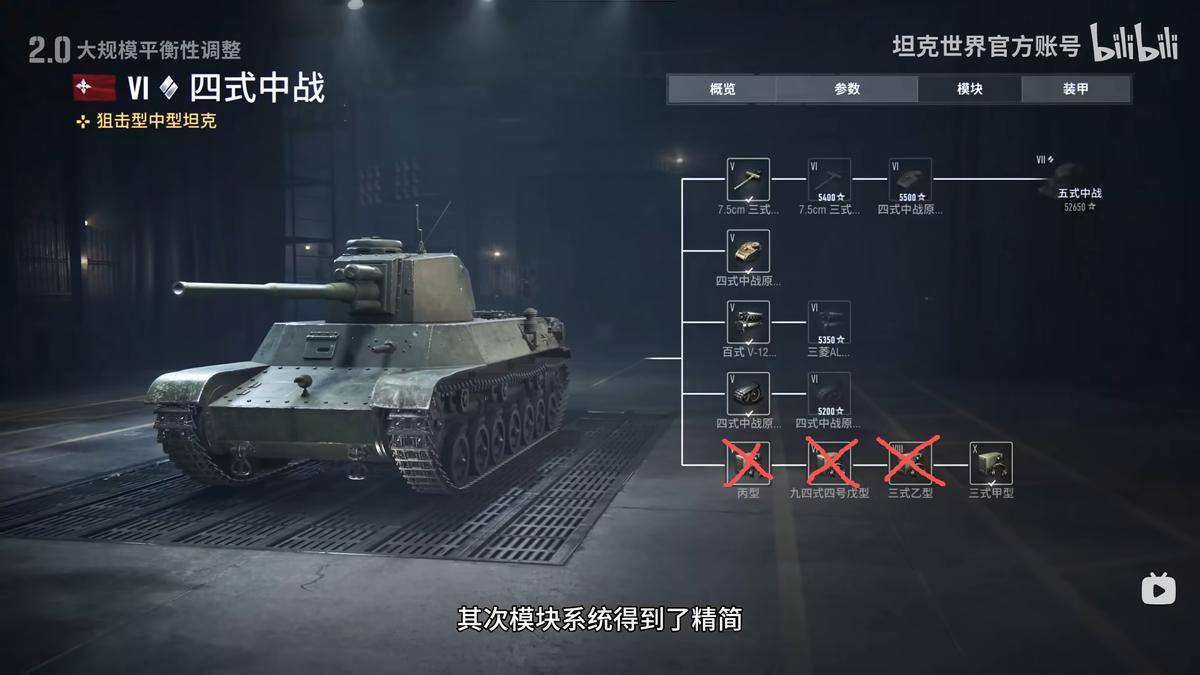The height and width of the screenshot is (675, 1200).
Task: Click the bilibili TV icon overlay
Action: pos(1159,589)
